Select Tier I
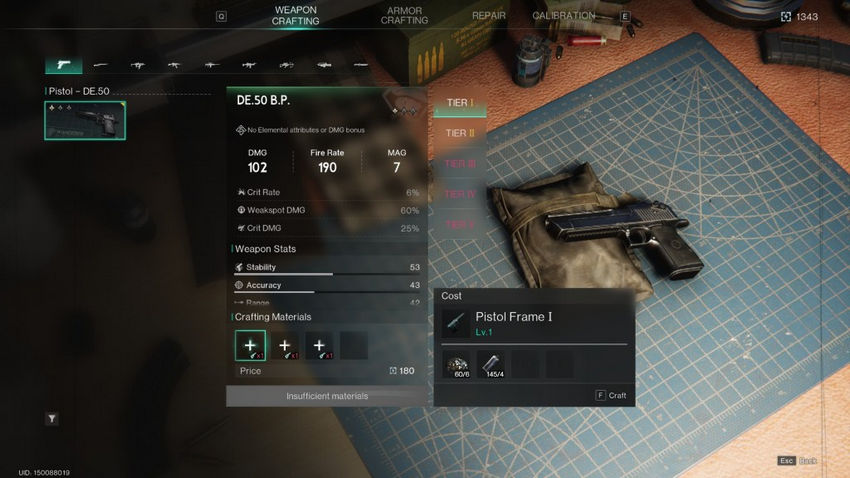This screenshot has width=850, height=478. [459, 104]
